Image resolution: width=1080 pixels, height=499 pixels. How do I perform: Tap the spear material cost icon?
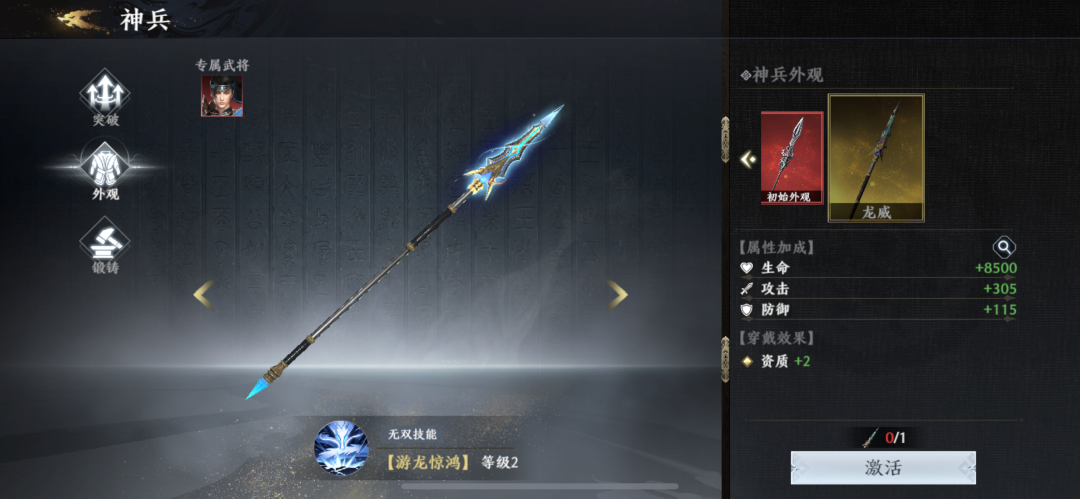point(870,437)
